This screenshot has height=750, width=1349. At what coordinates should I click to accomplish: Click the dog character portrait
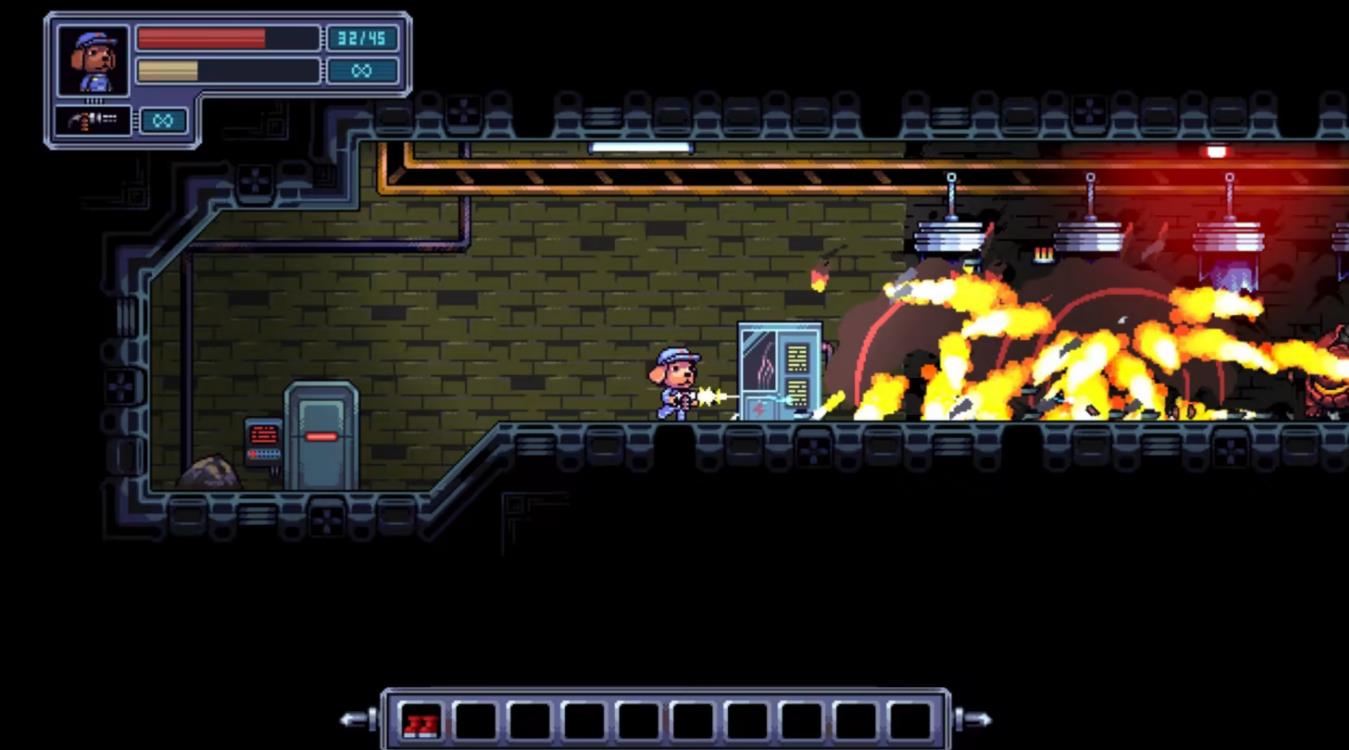click(x=93, y=61)
